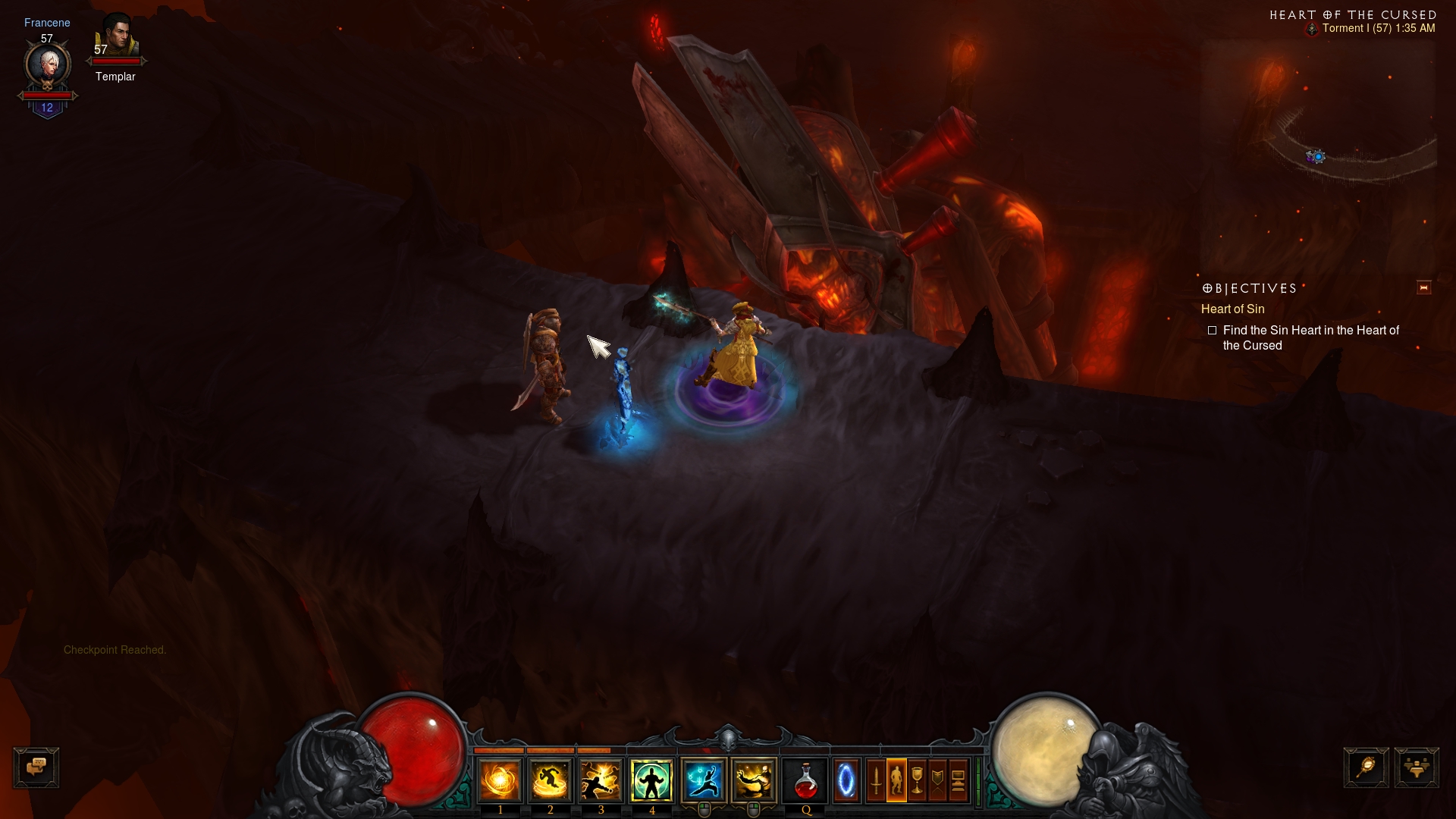Trigger the striking punch skill in slot 3
The width and height of the screenshot is (1456, 819).
pos(601,781)
